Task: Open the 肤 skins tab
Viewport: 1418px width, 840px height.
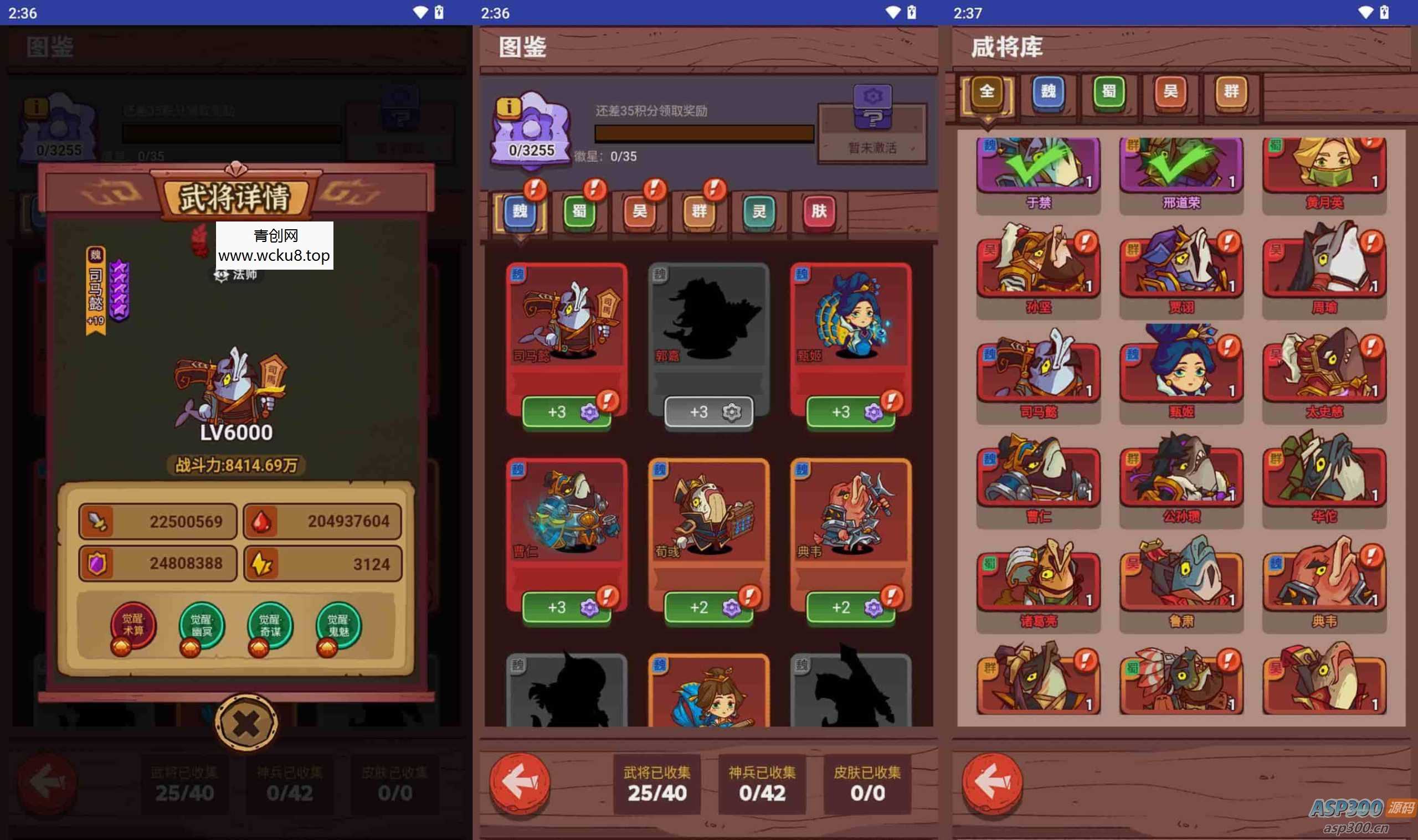Action: 819,212
